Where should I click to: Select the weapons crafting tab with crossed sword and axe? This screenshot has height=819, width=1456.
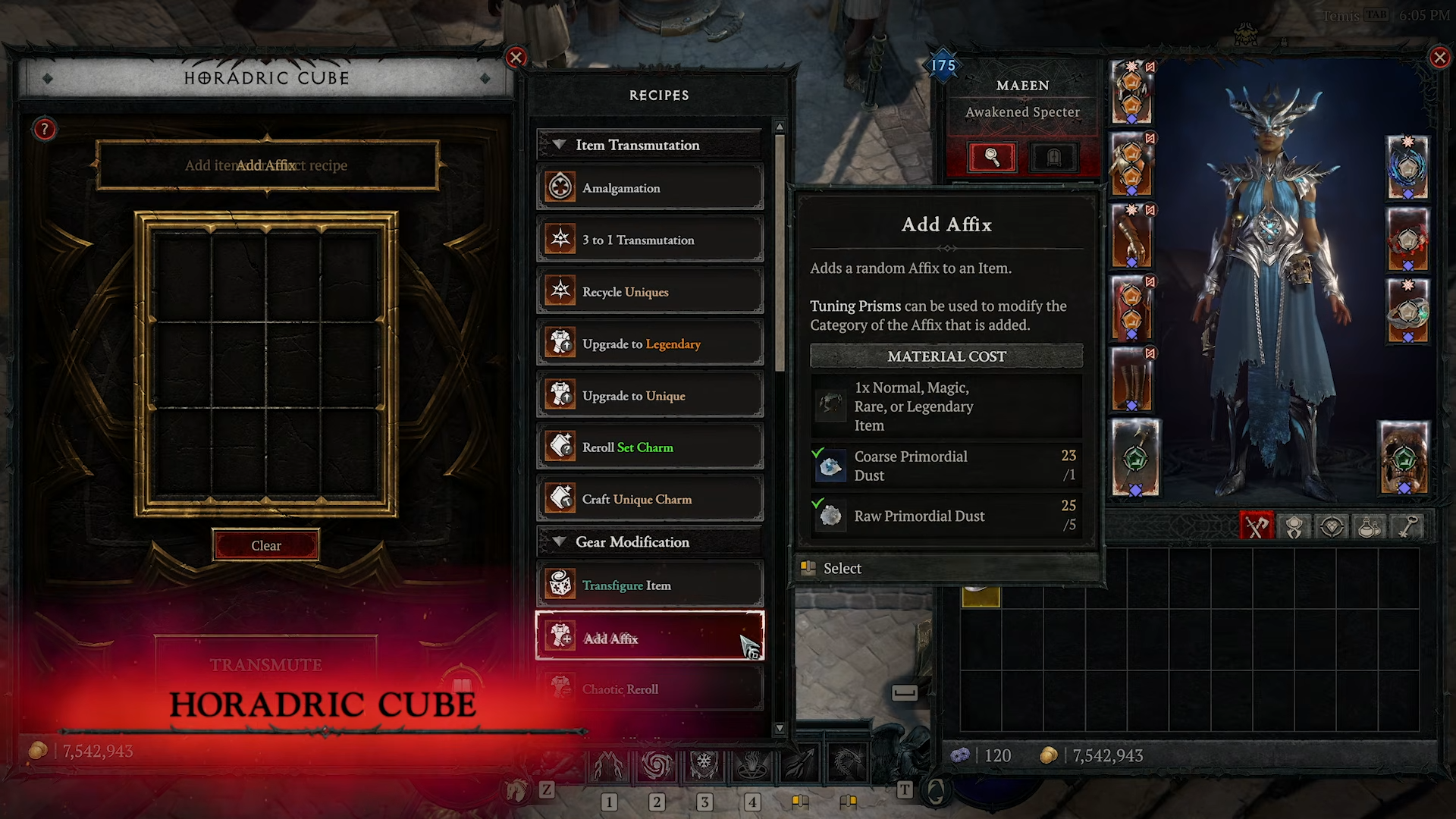click(1257, 526)
